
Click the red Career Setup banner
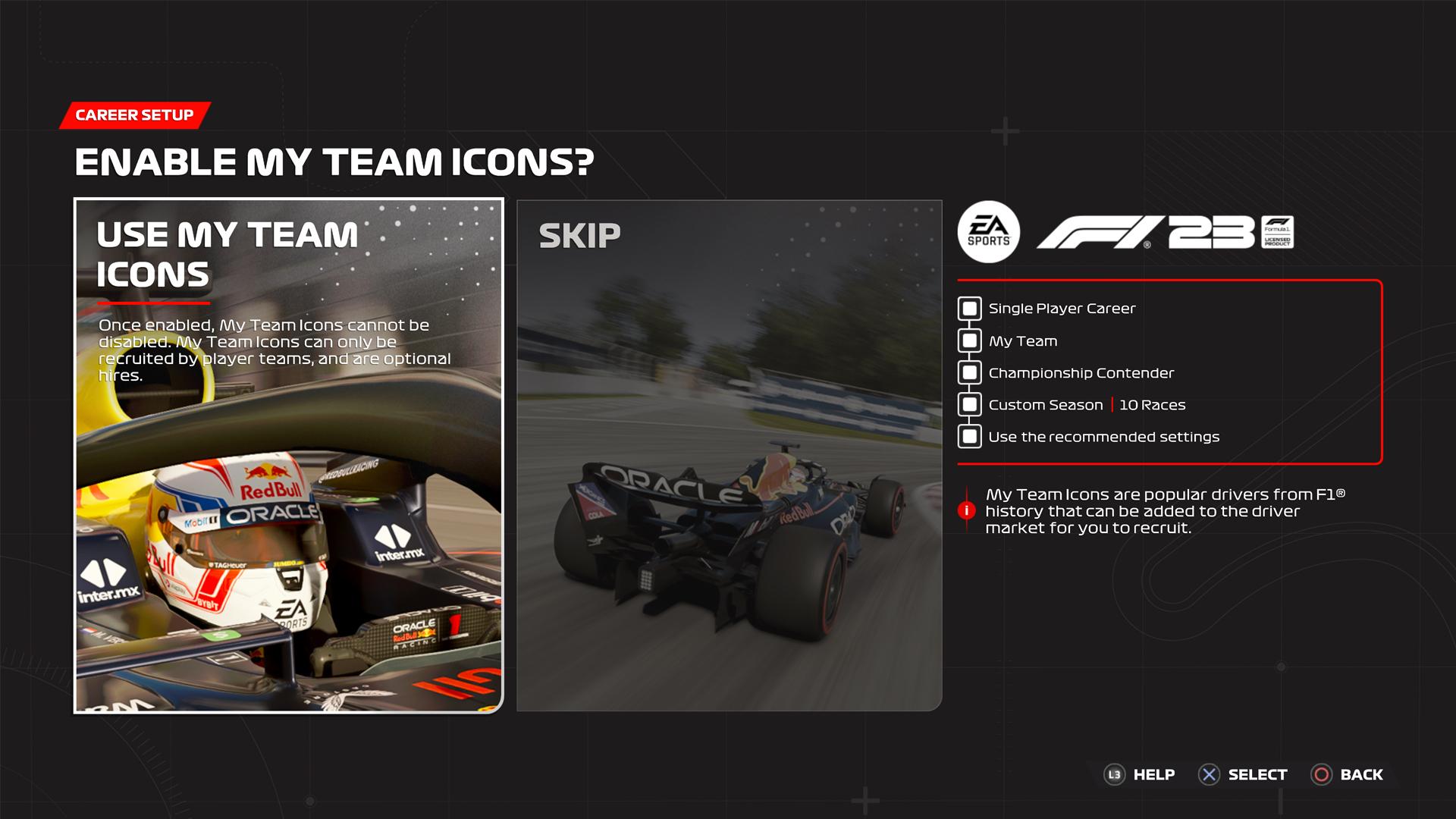(x=133, y=115)
